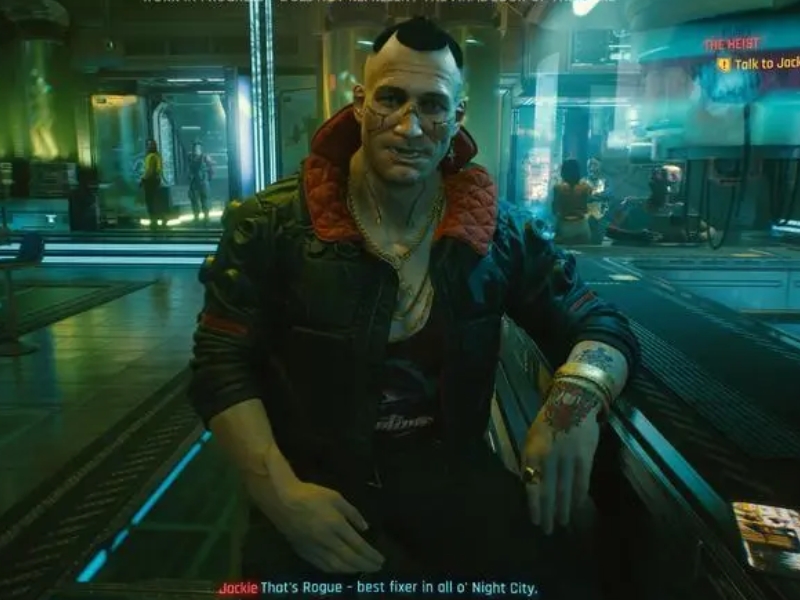The height and width of the screenshot is (600, 800).
Task: Click the yellow objective marker icon
Action: 723,64
